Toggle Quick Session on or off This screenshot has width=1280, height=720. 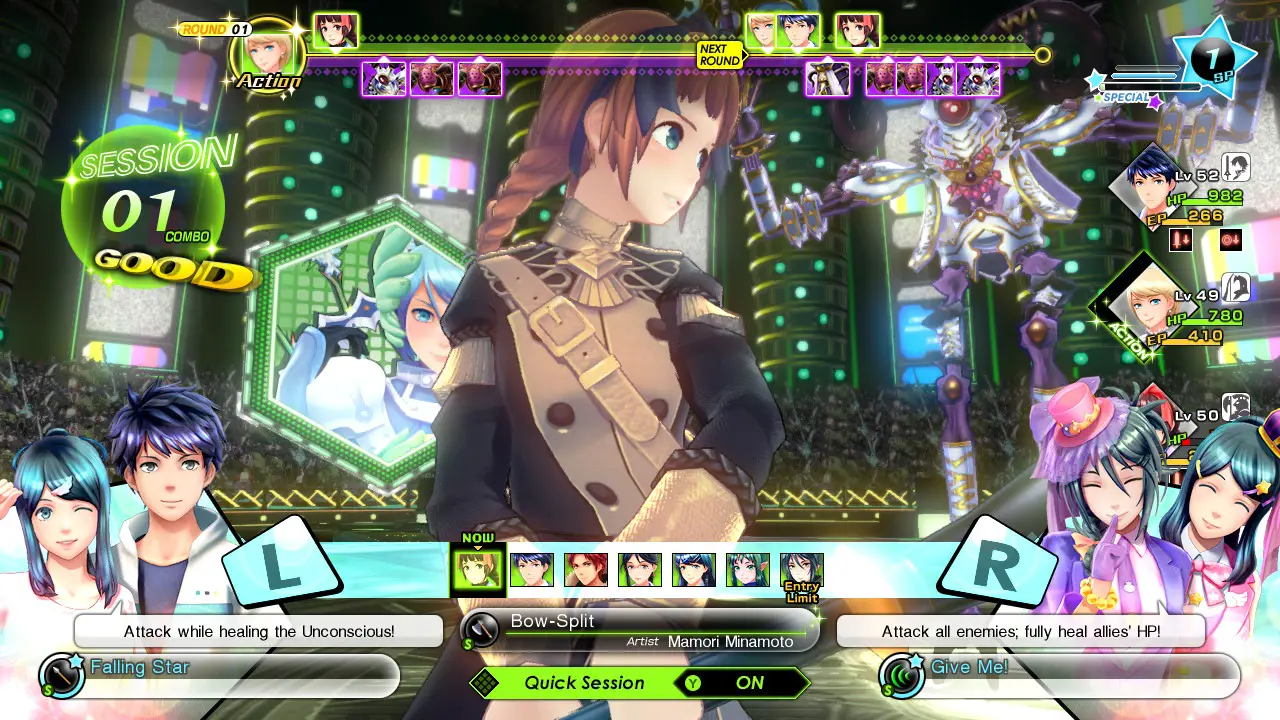640,683
